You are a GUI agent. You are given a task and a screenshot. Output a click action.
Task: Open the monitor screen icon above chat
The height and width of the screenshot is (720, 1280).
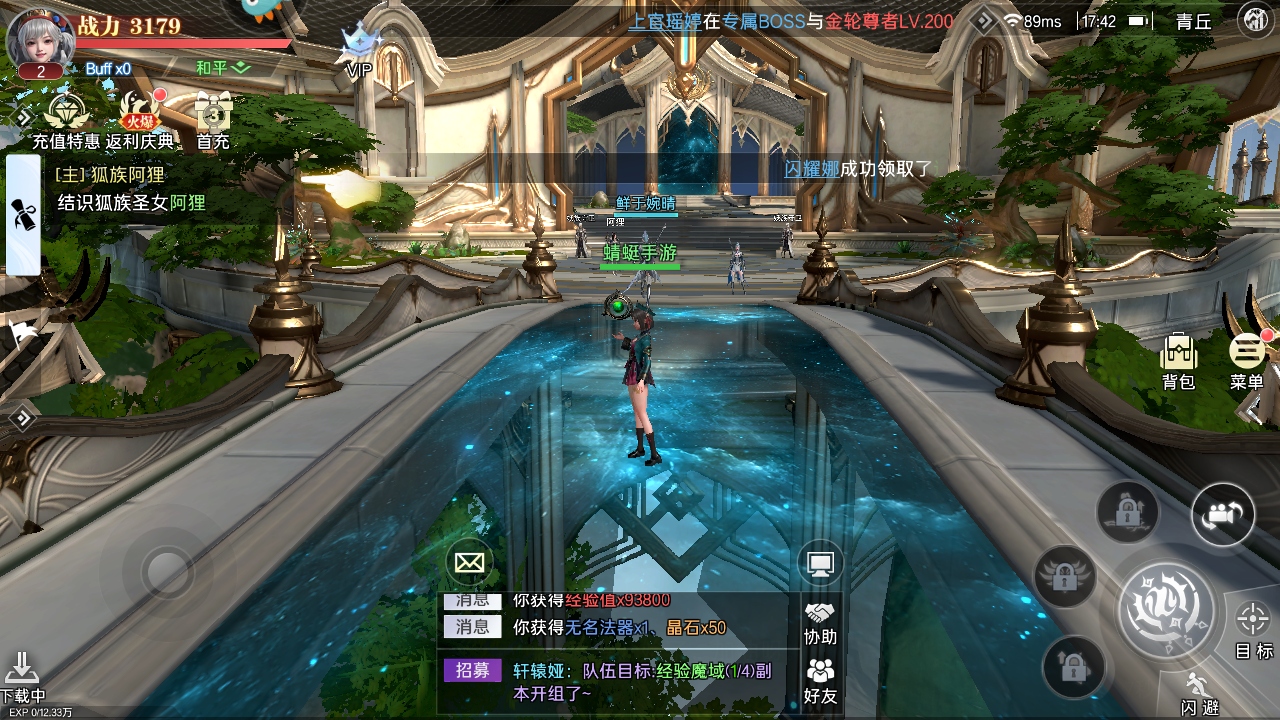tap(820, 565)
